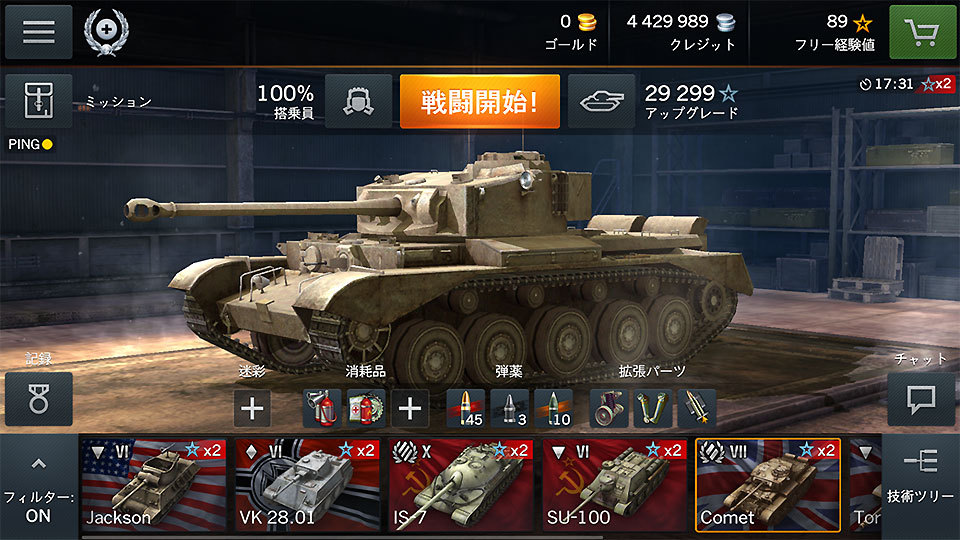Select the Comet tank thumbnail
This screenshot has height=540, width=960.
767,484
